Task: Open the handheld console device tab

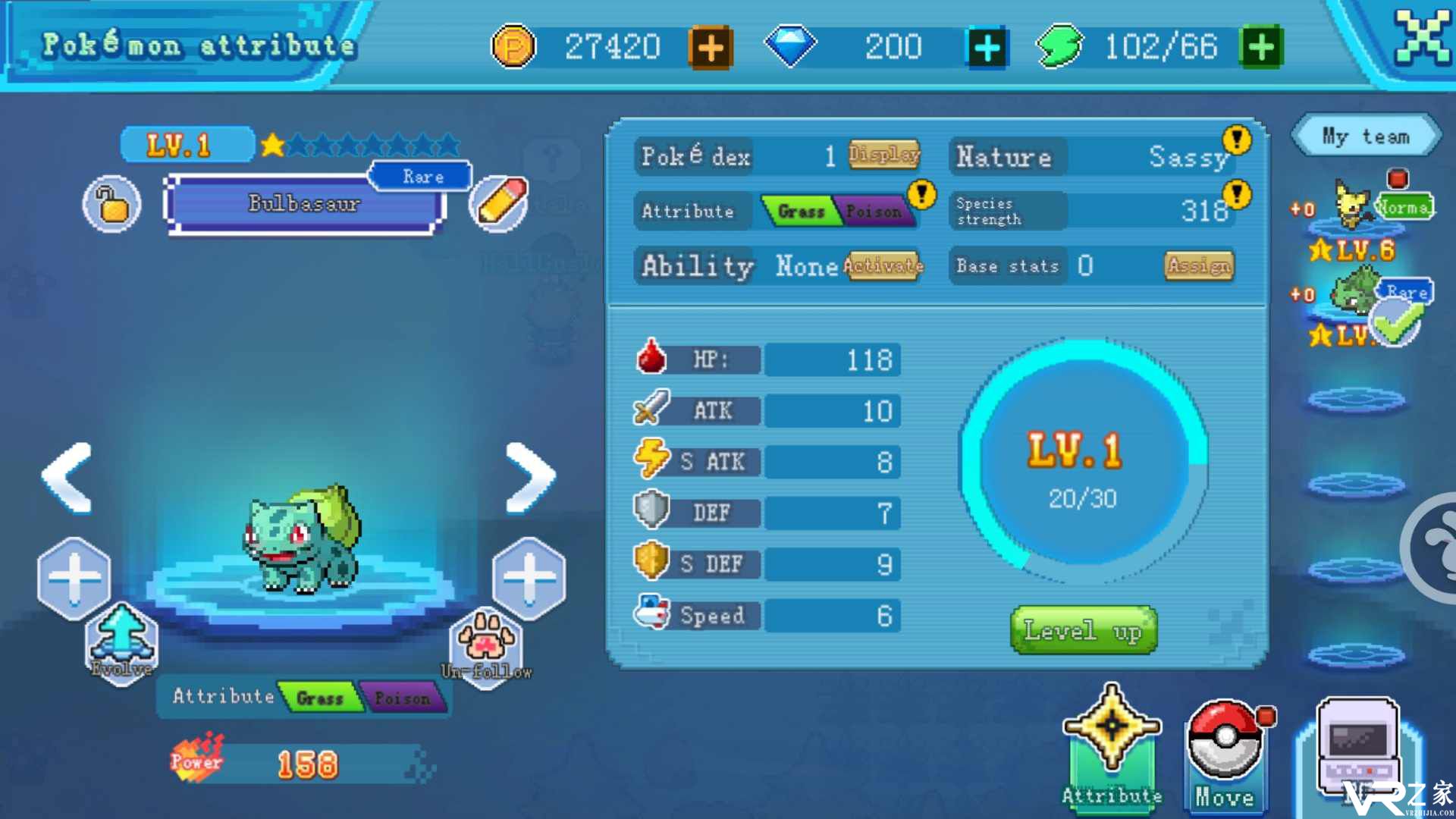Action: pos(1357,747)
